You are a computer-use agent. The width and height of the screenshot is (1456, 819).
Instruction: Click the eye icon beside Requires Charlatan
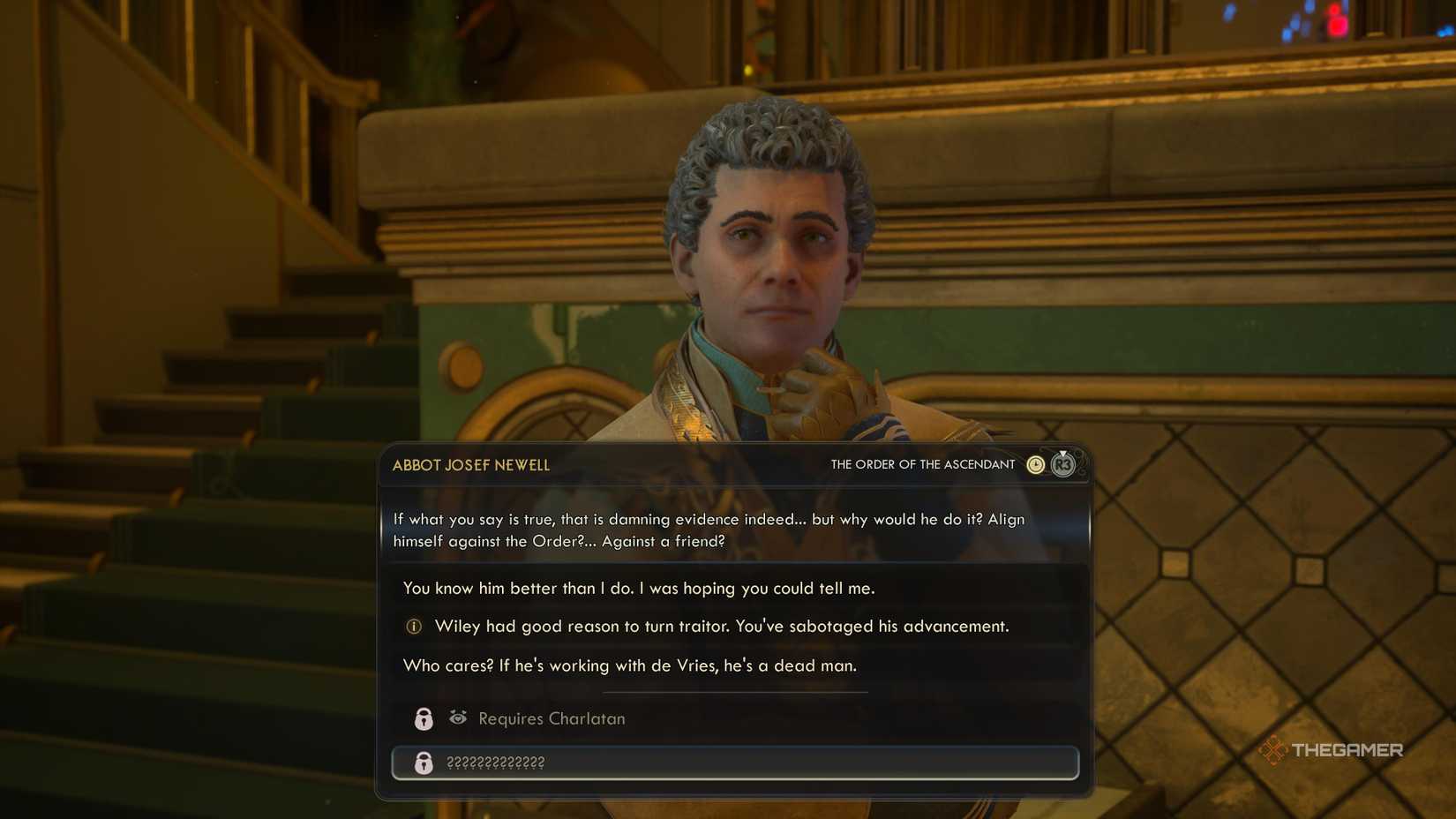point(457,718)
